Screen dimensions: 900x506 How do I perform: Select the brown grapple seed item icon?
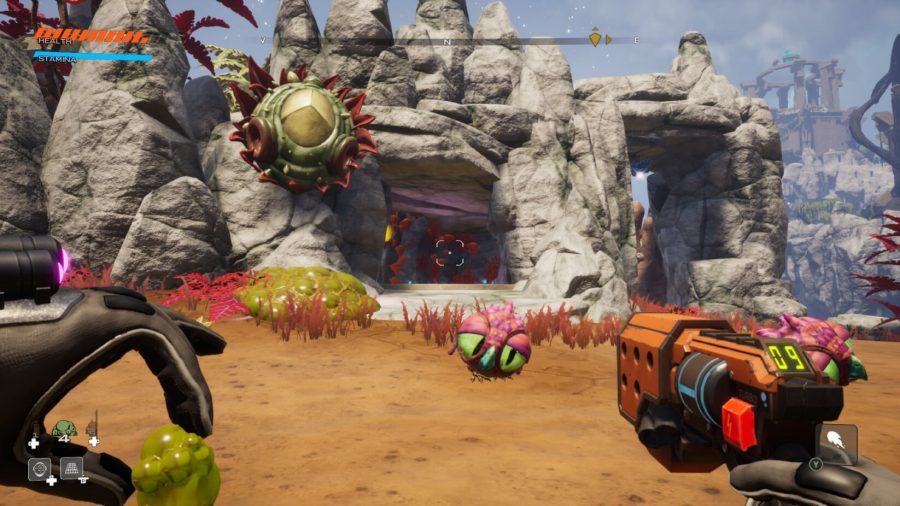click(x=93, y=428)
